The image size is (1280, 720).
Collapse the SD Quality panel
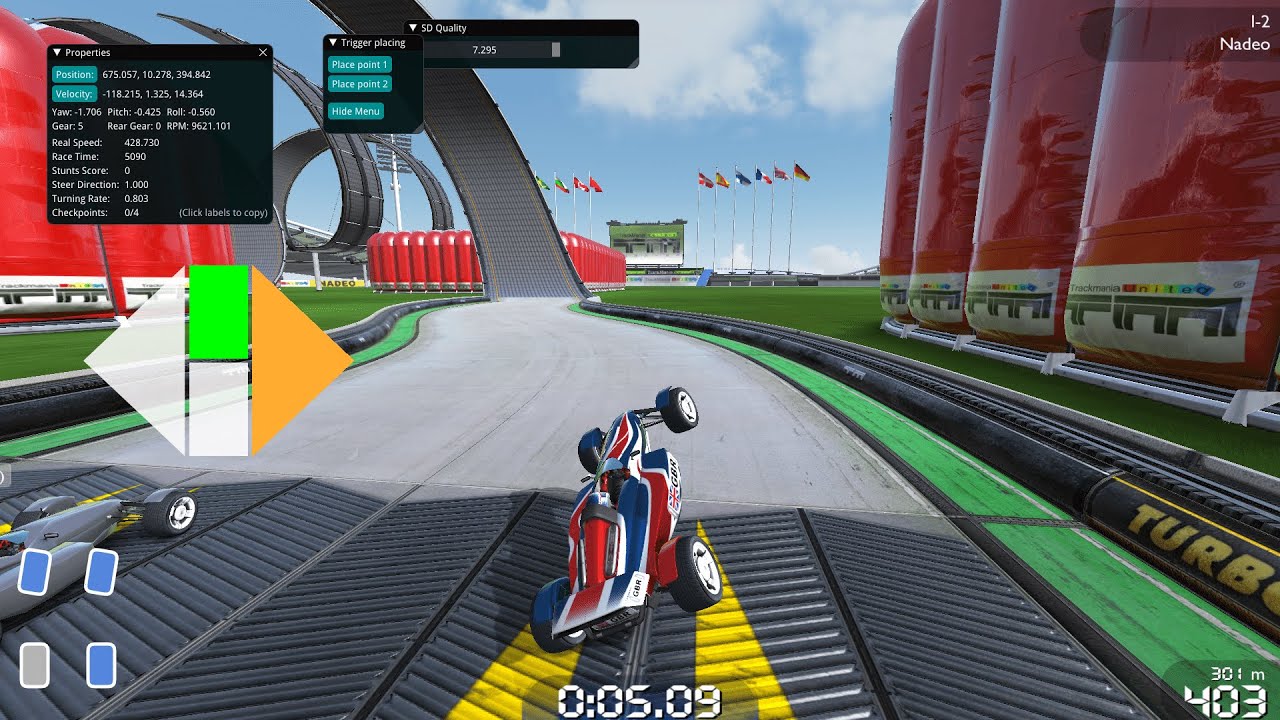[x=412, y=28]
